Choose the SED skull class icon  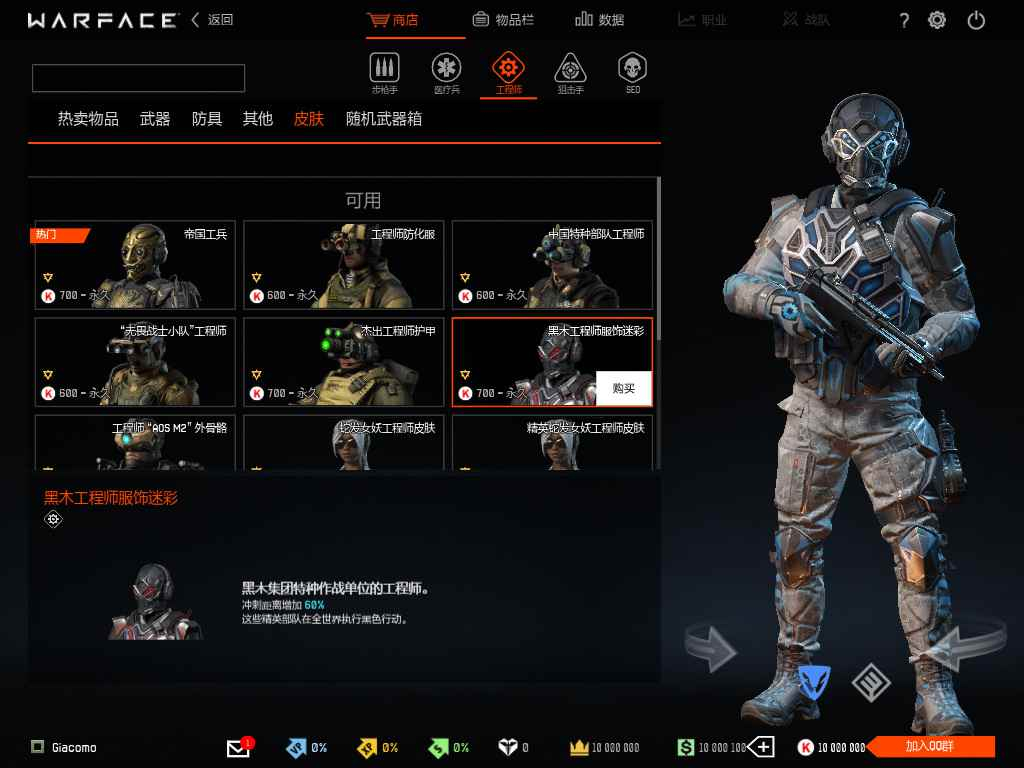tap(632, 74)
